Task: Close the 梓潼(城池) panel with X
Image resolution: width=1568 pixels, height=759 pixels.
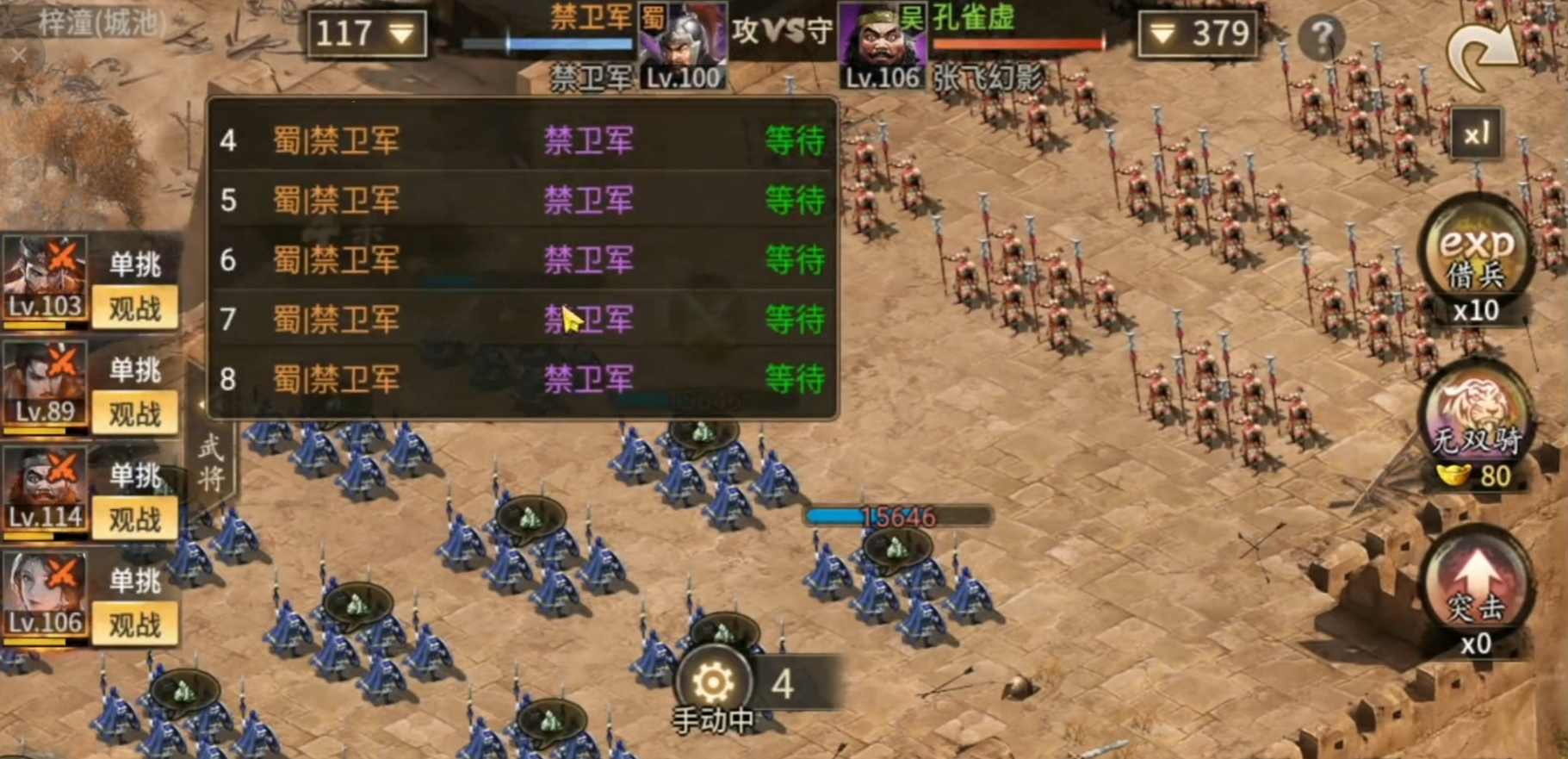Action: [x=21, y=53]
